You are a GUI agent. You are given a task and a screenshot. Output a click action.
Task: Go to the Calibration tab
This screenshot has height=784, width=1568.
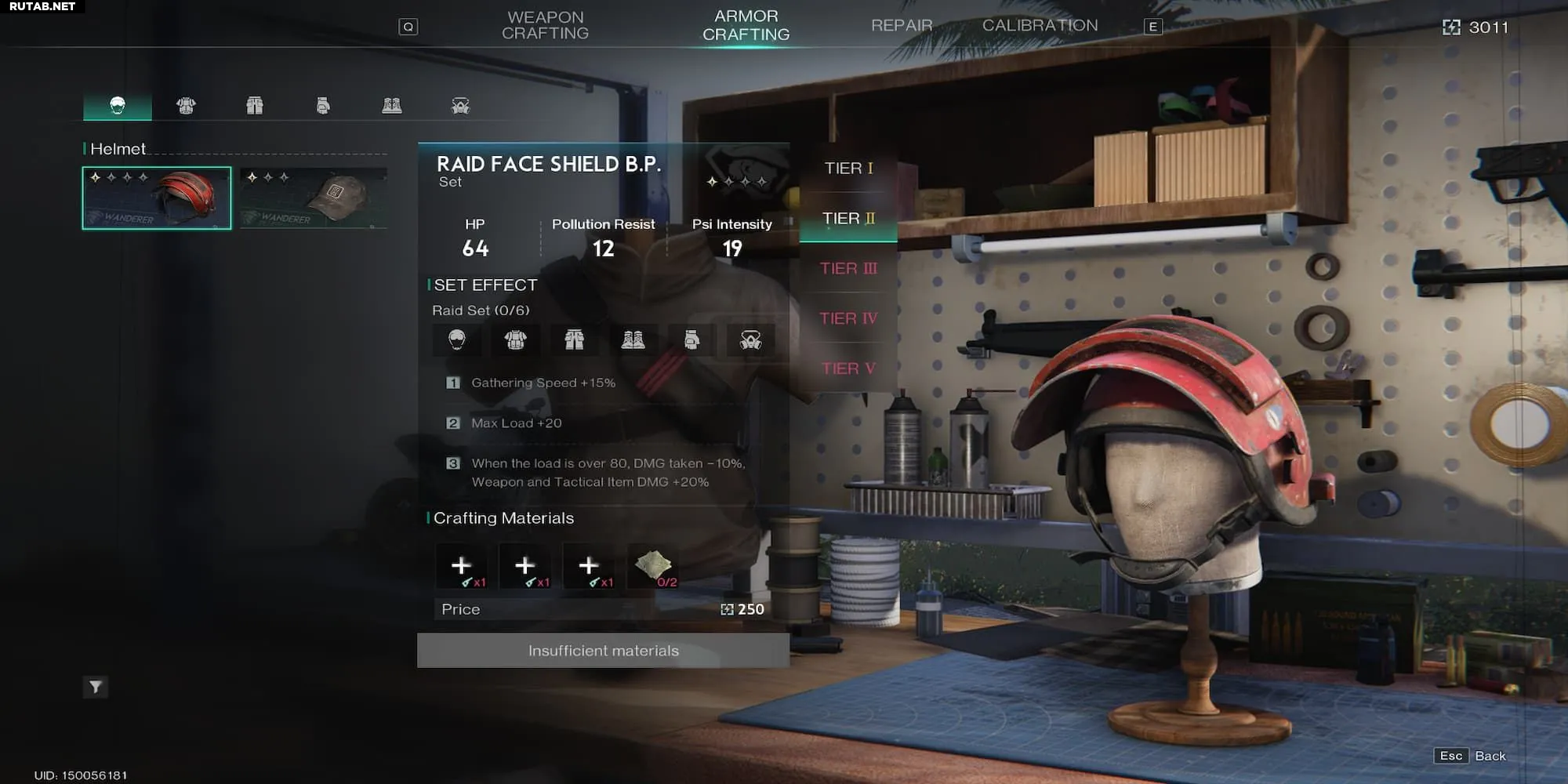click(x=1040, y=26)
